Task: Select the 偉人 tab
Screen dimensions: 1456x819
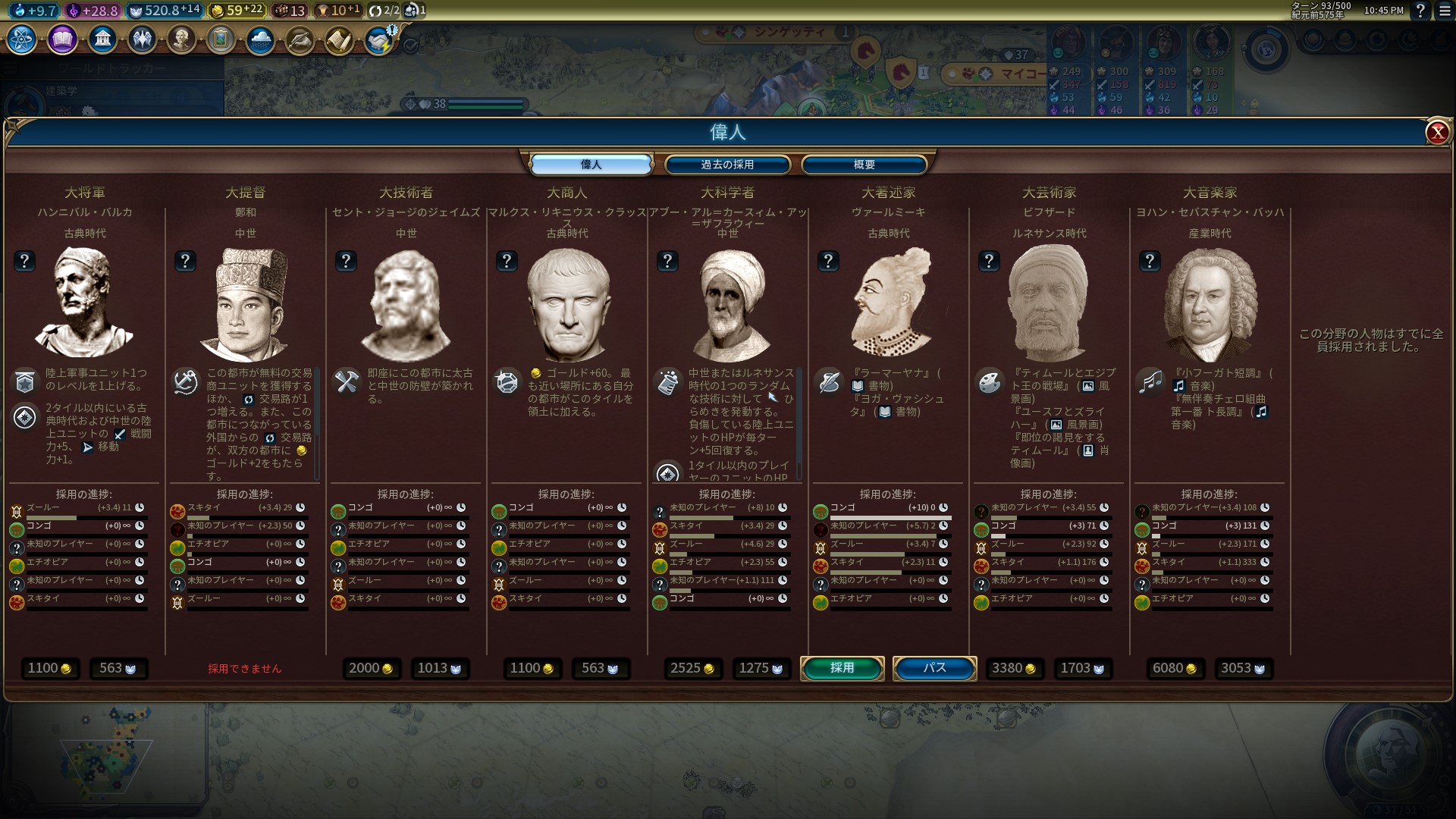Action: pos(591,165)
